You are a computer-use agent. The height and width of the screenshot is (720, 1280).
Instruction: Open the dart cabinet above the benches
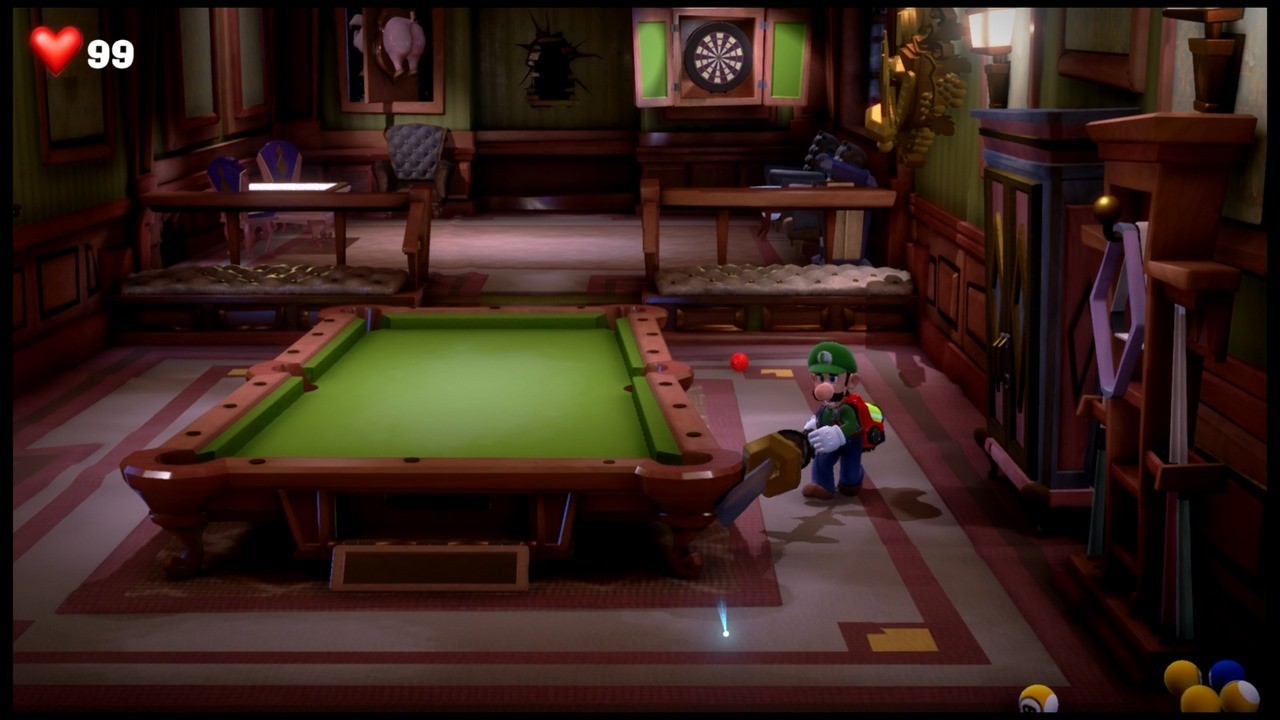(x=716, y=57)
